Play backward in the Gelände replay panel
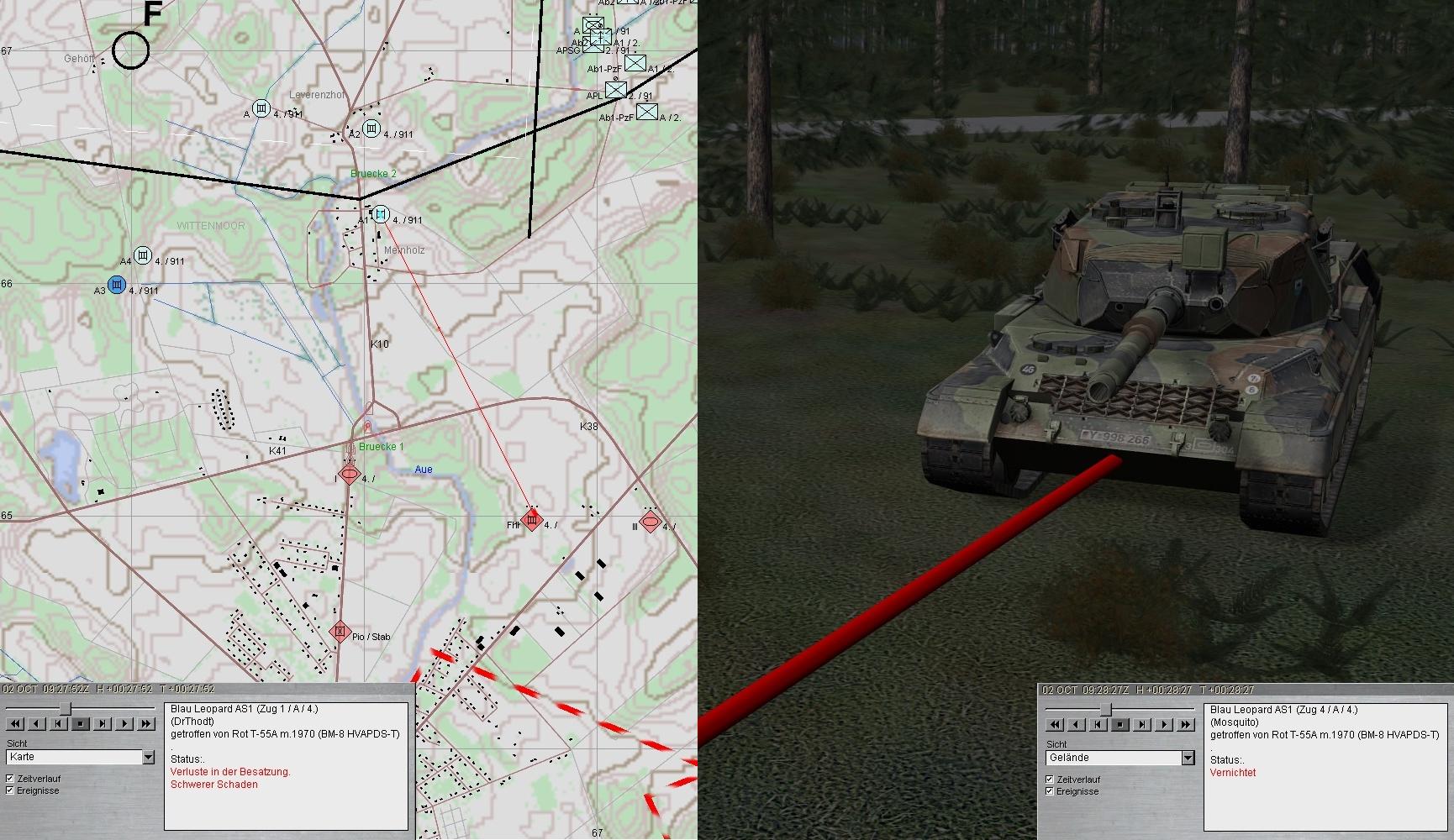 (1077, 724)
